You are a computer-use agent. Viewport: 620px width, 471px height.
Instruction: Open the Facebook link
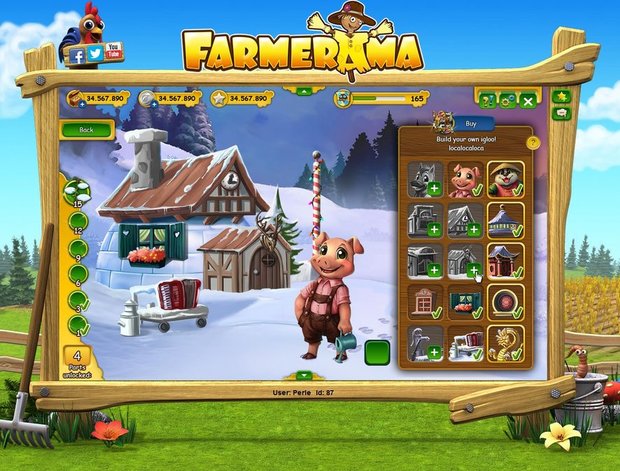pos(78,57)
